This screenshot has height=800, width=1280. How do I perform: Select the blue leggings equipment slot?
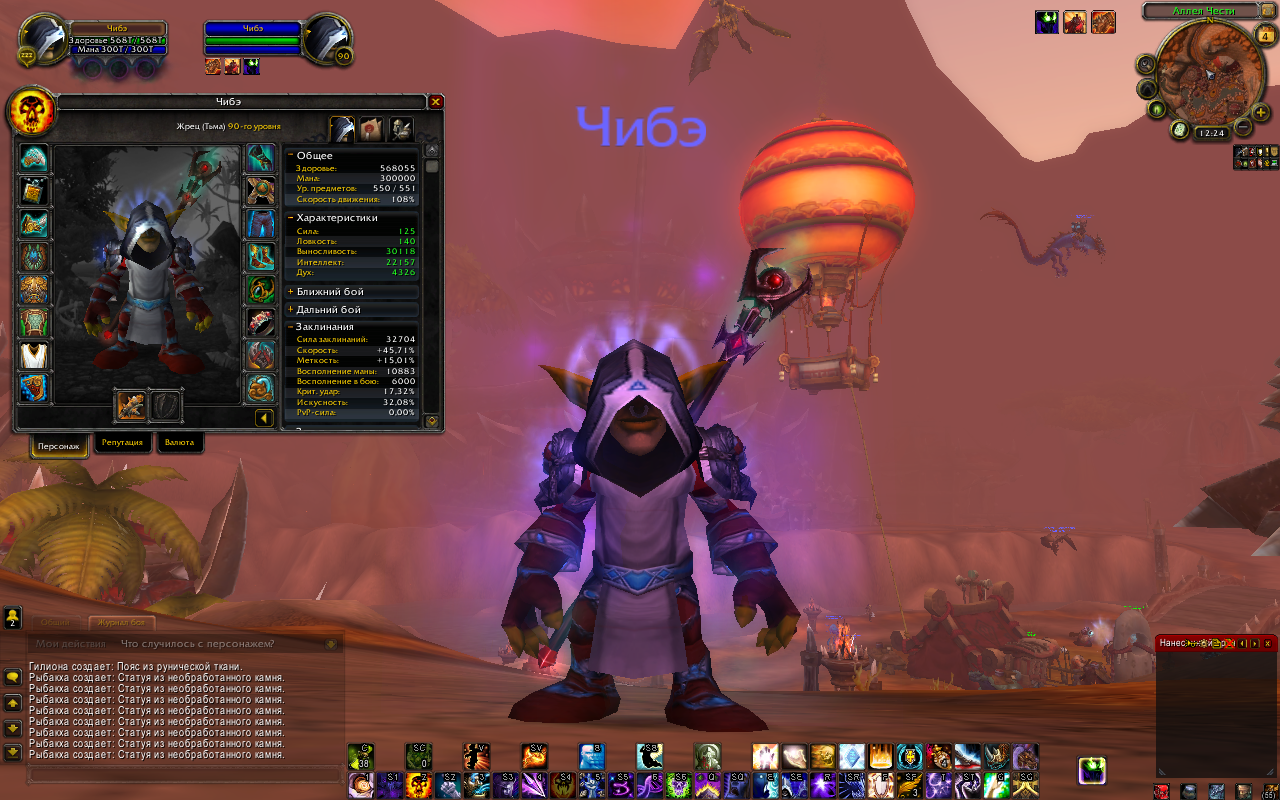pos(261,223)
